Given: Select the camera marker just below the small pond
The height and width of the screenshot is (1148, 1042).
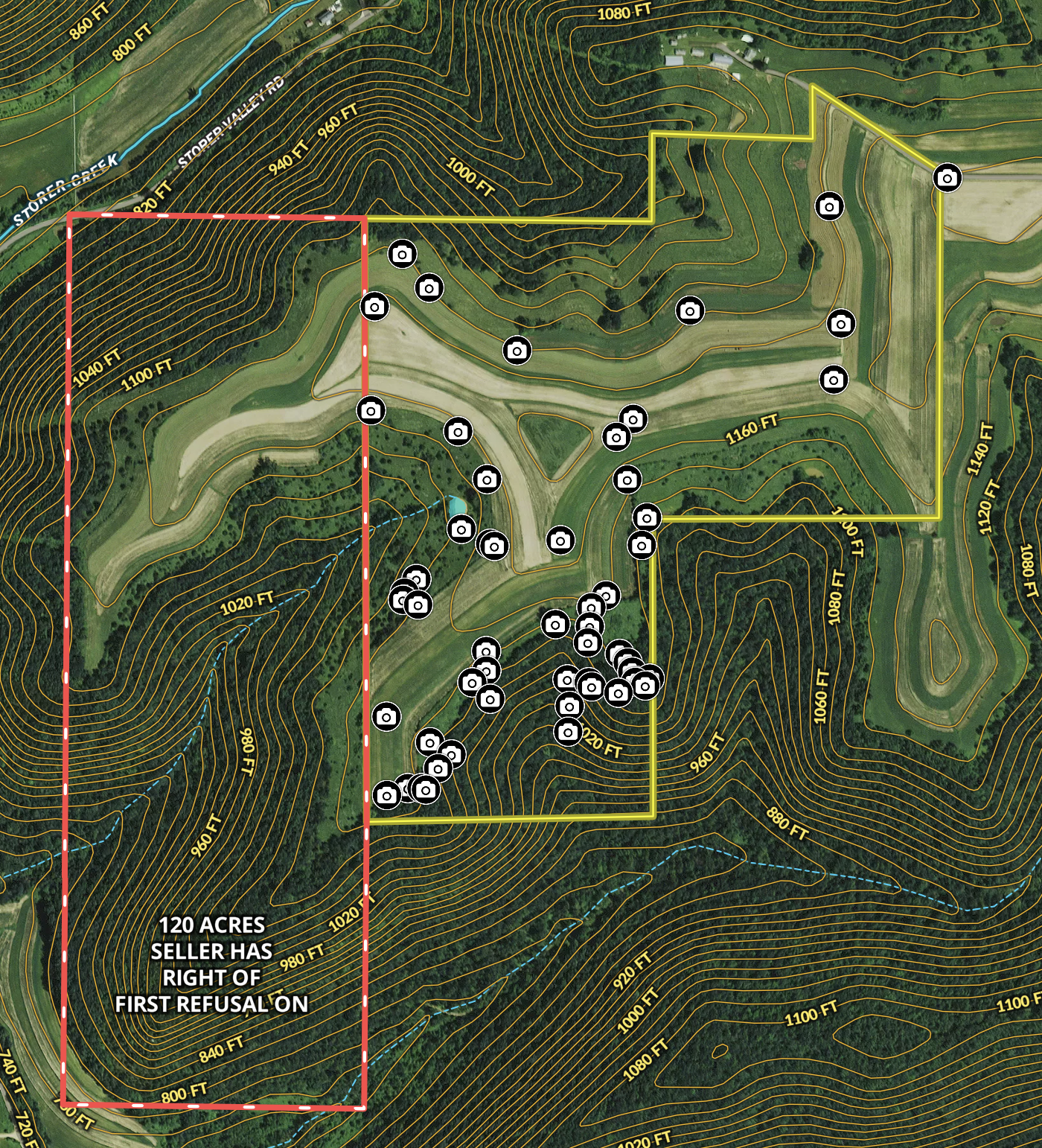Looking at the screenshot, I should pos(461,529).
